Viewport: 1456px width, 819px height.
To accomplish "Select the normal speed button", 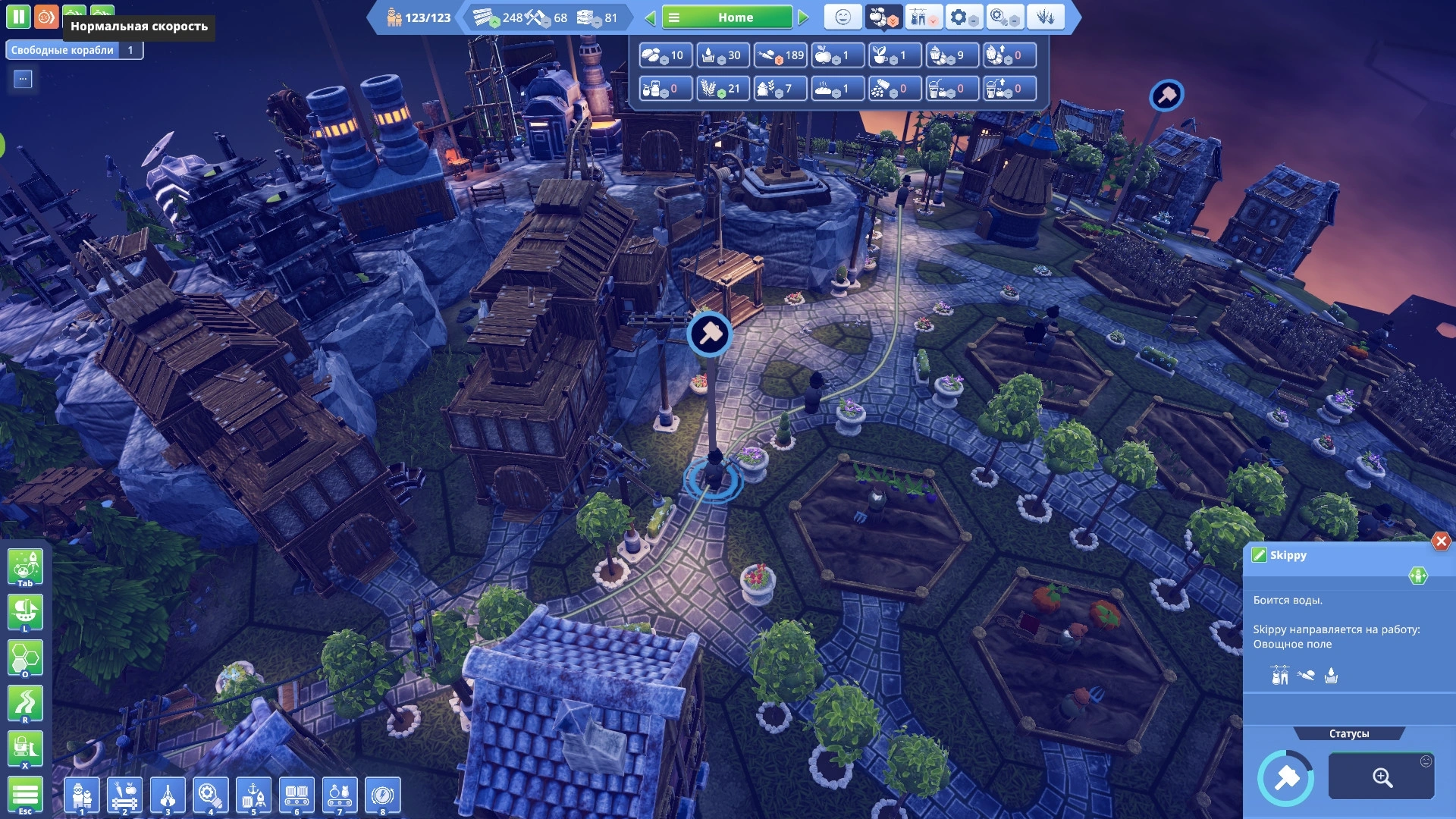I will (x=46, y=17).
